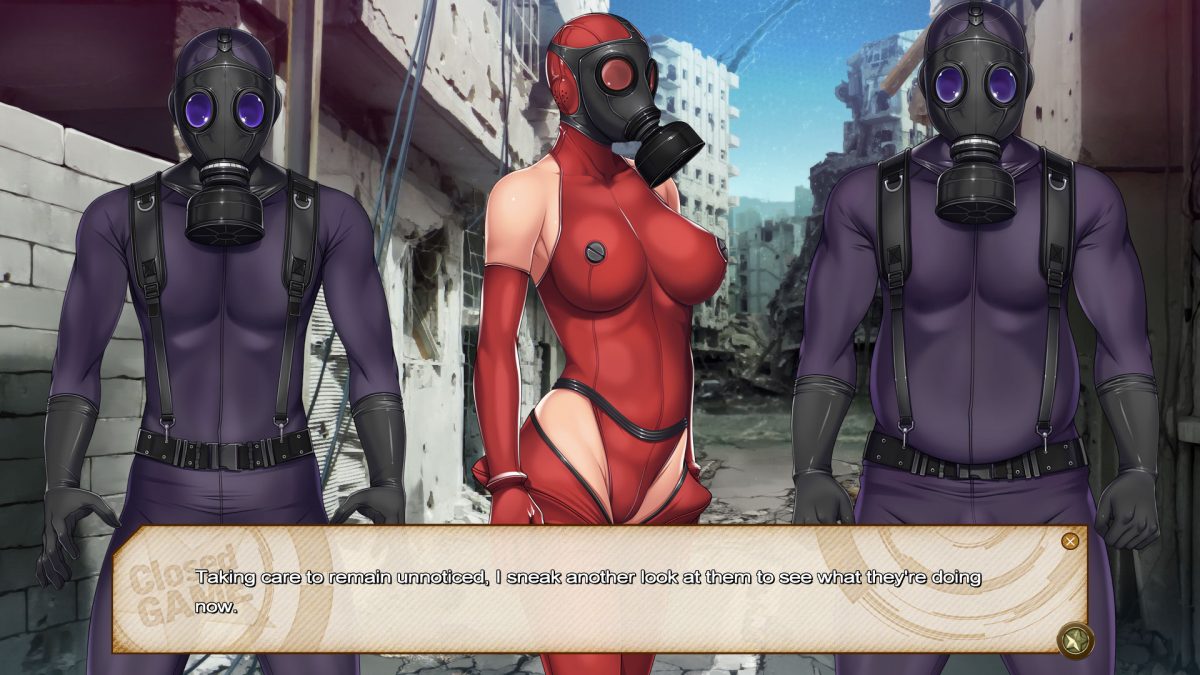Advance dialogue with the gold star button
Image resolution: width=1200 pixels, height=675 pixels.
click(1075, 640)
